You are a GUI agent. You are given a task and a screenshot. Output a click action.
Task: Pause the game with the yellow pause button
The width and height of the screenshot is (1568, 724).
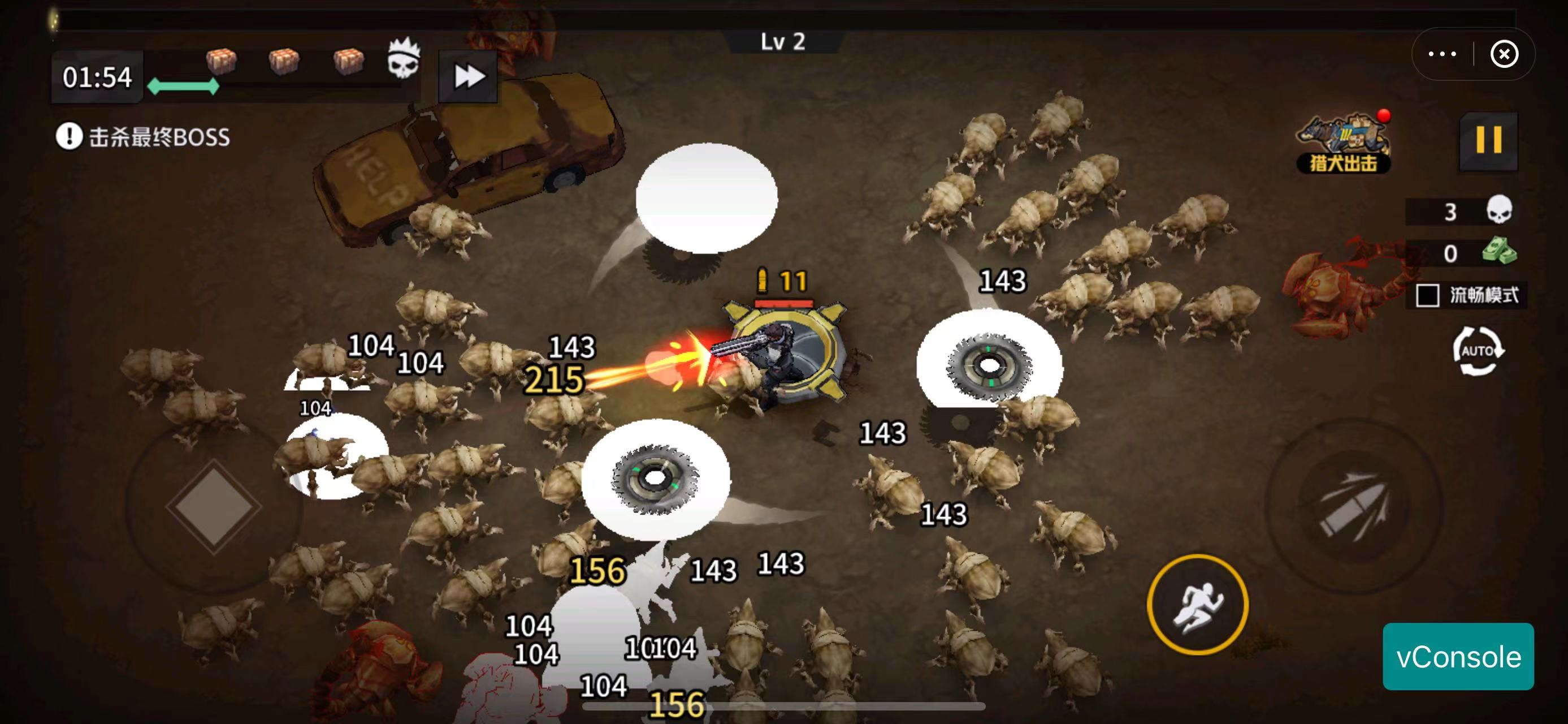click(1488, 141)
